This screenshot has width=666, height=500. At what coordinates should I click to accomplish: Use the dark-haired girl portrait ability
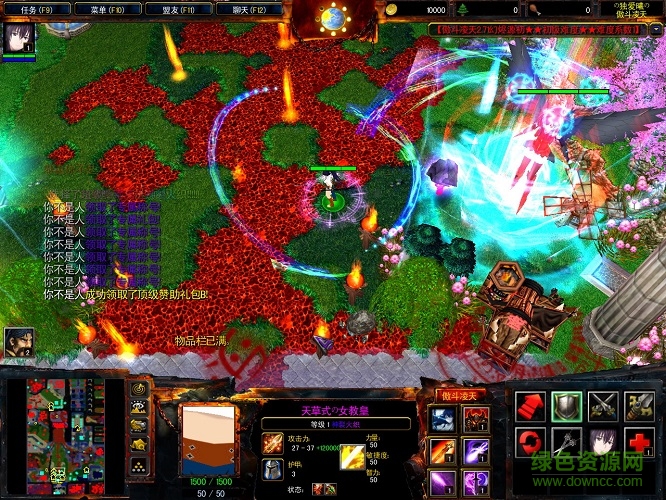tap(603, 442)
